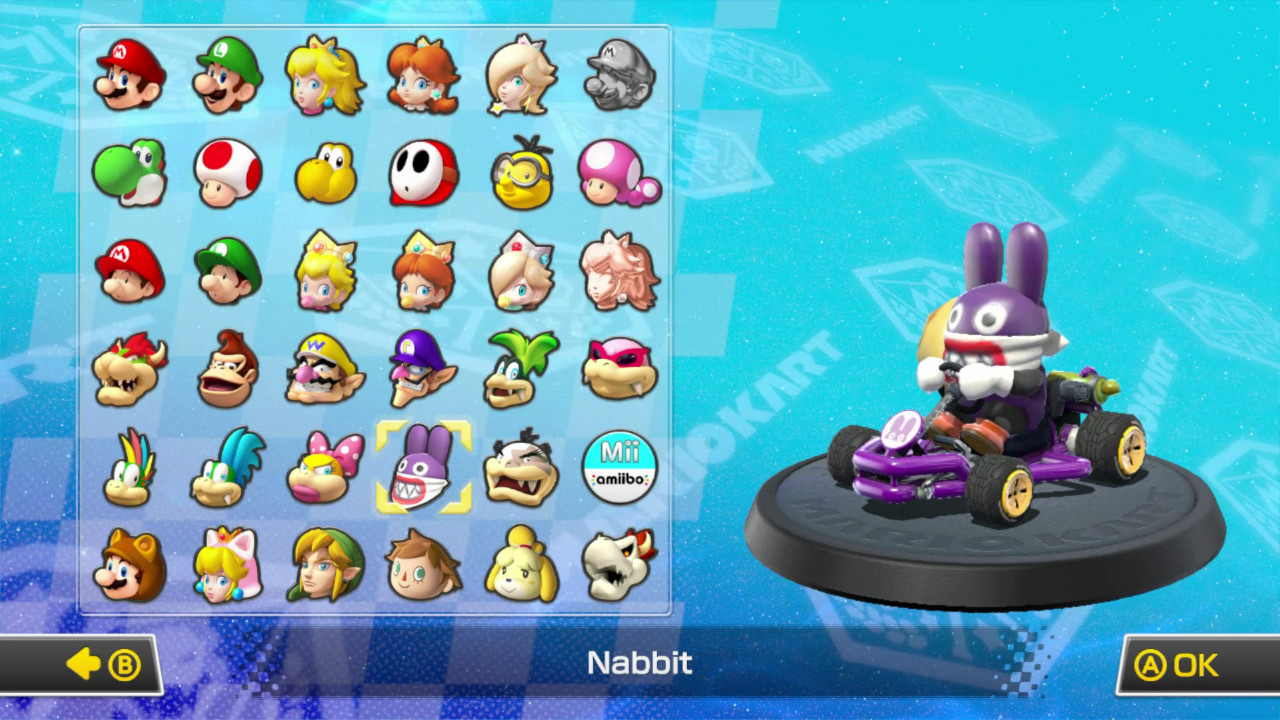
Task: Select Toad from the roster
Action: tap(224, 174)
